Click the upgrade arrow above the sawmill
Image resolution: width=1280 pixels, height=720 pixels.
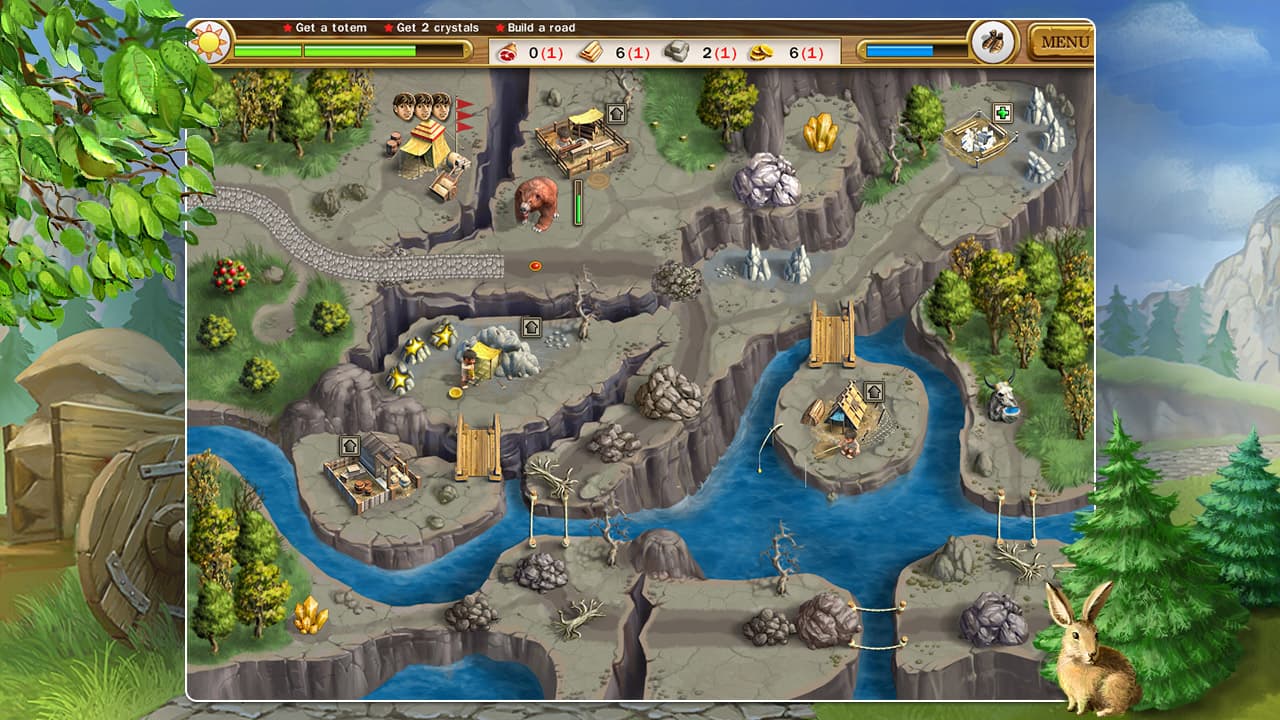pos(615,113)
